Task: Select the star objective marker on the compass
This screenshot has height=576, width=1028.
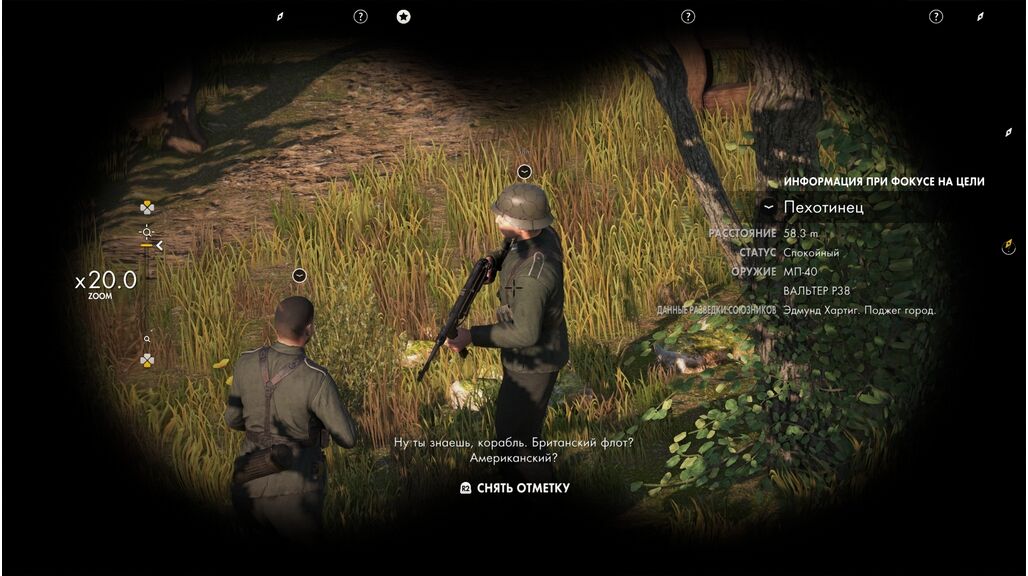Action: point(403,16)
